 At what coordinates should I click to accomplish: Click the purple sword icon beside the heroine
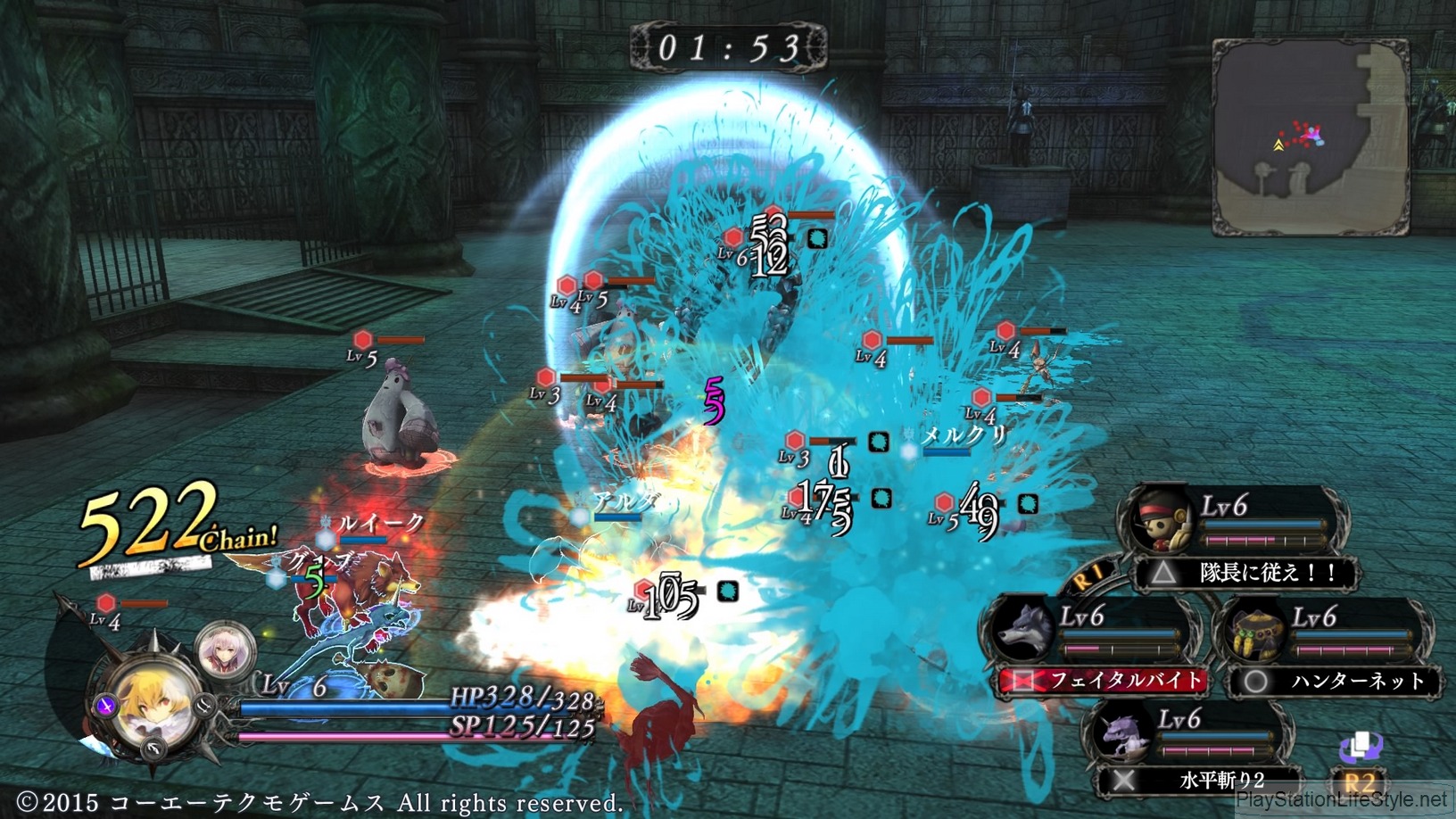106,707
